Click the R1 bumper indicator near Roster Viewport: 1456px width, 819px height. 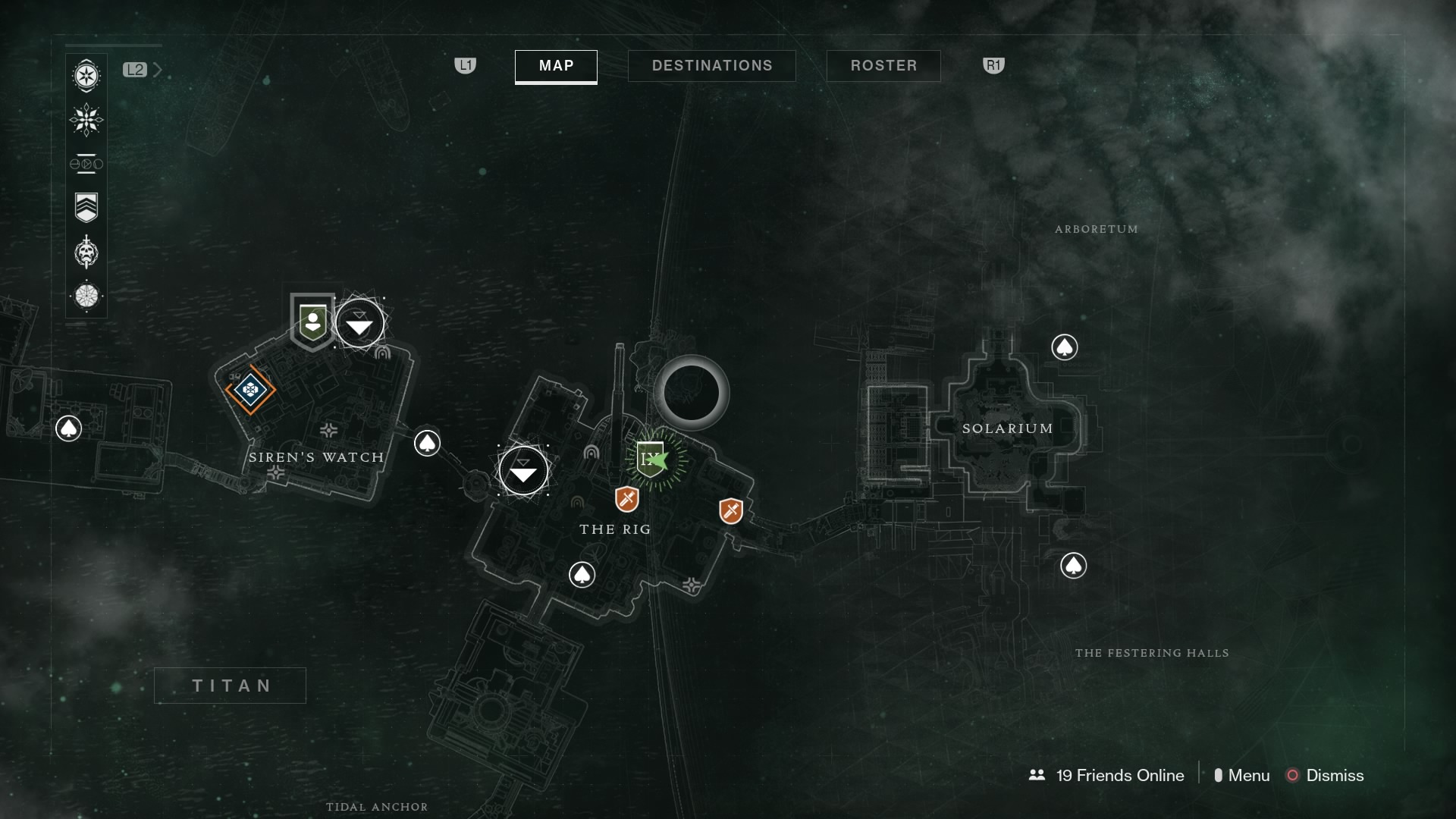coord(993,66)
